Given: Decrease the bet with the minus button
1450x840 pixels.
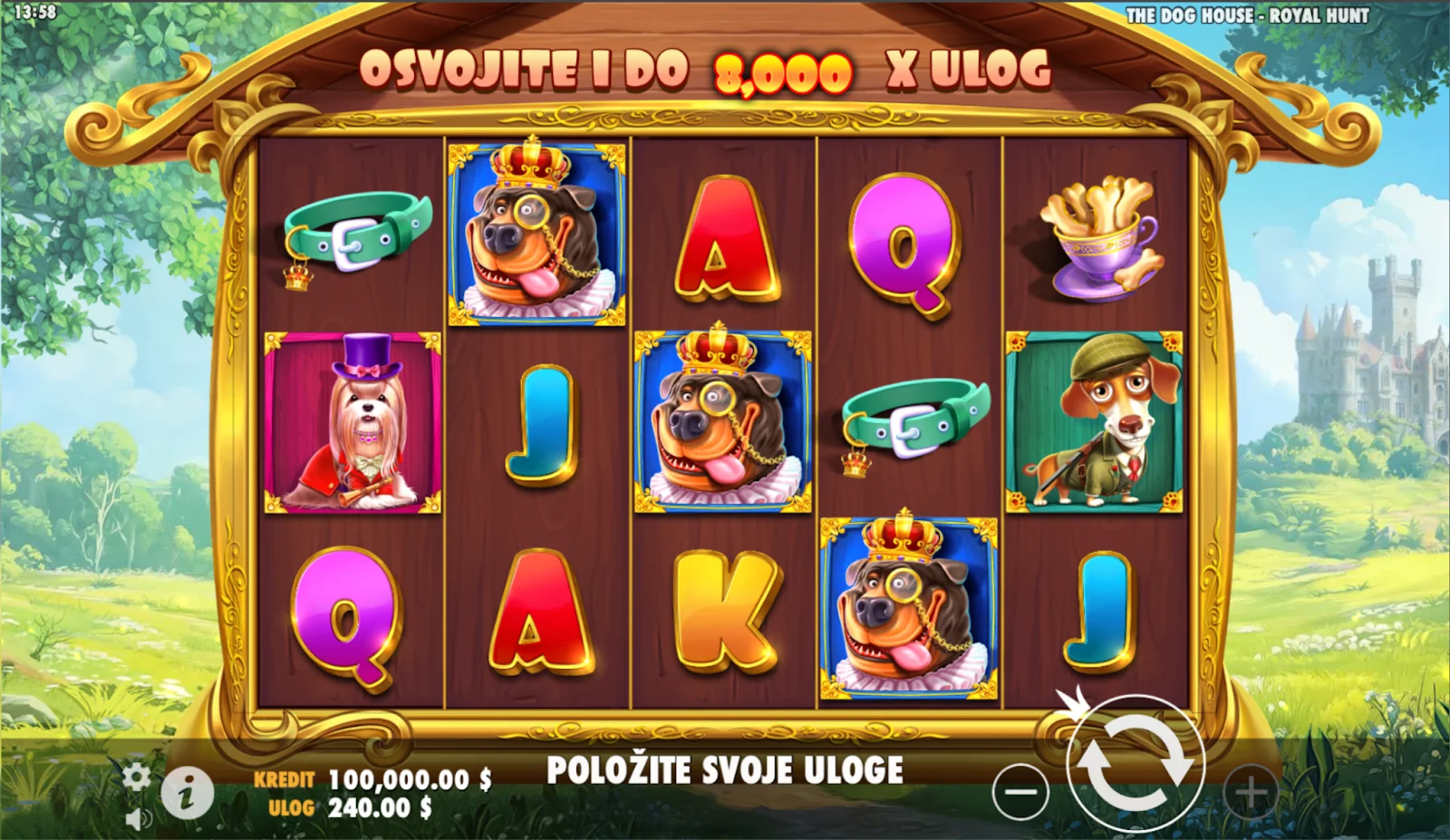Looking at the screenshot, I should [1020, 793].
